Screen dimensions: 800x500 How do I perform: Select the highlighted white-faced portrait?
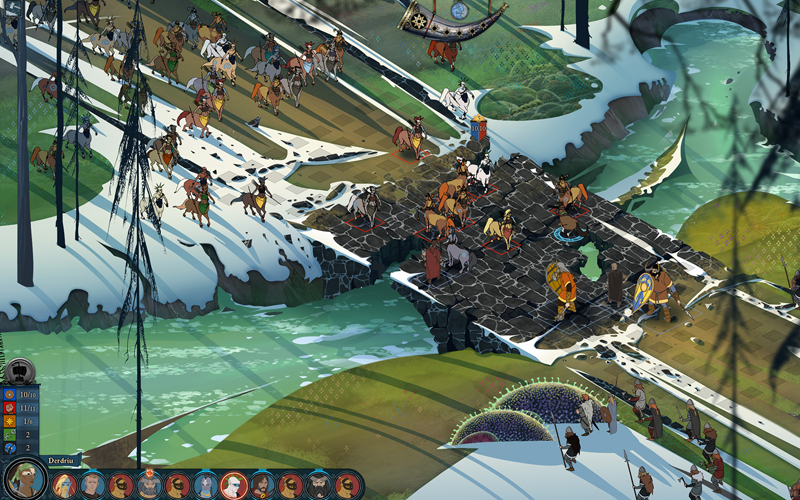(233, 485)
